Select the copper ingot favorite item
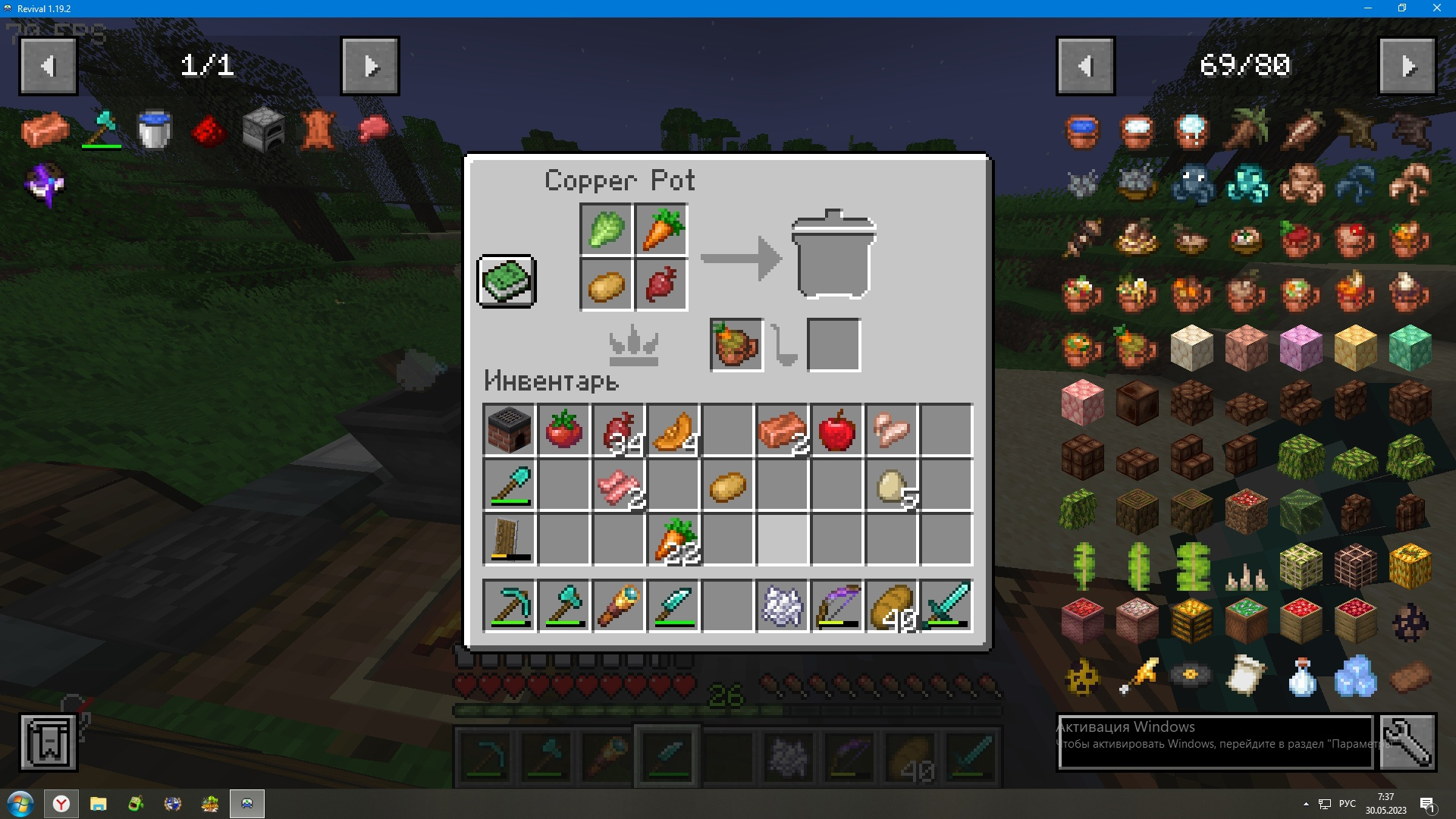The width and height of the screenshot is (1456, 819). pyautogui.click(x=45, y=129)
